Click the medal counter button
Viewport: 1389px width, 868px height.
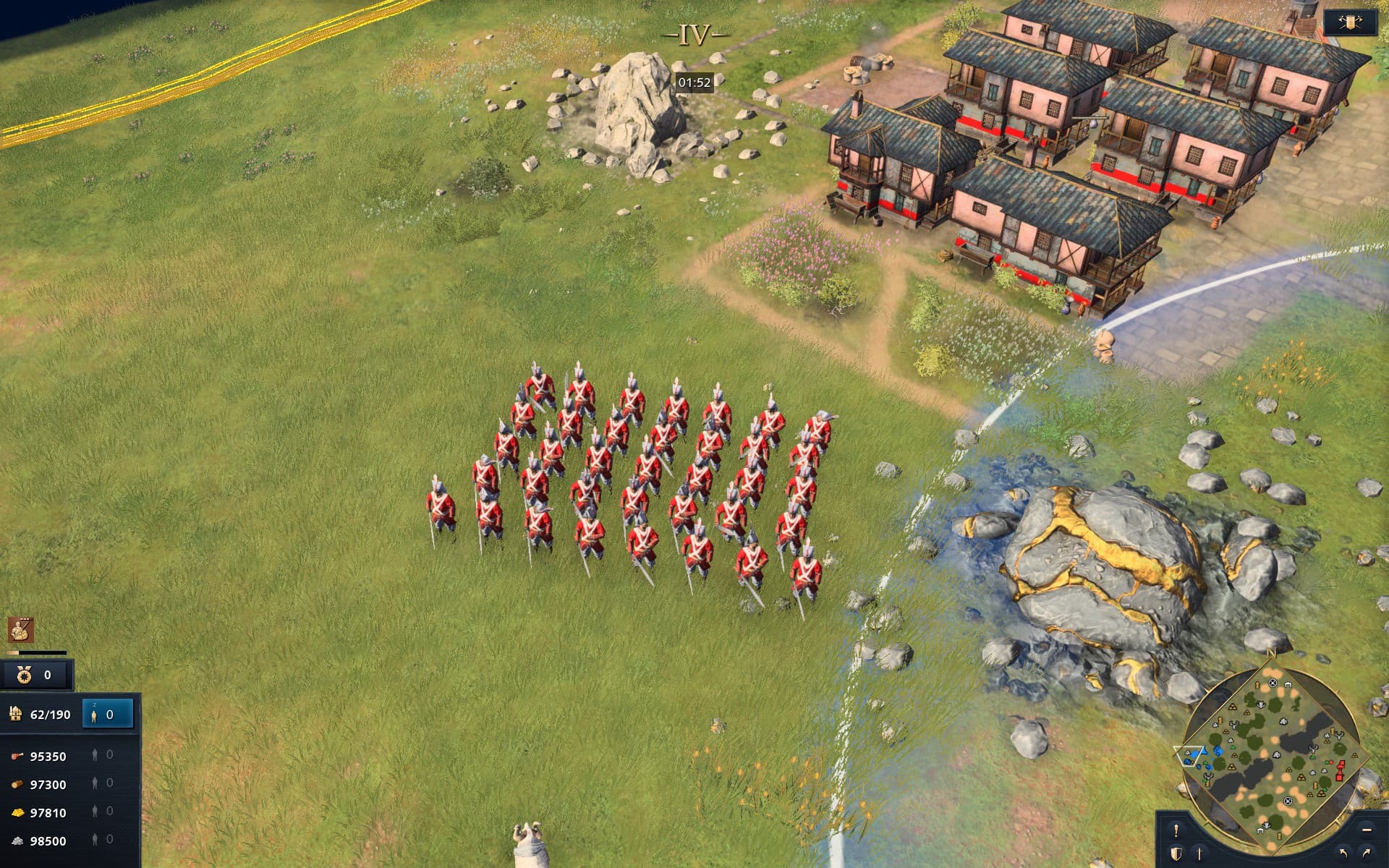(x=36, y=676)
